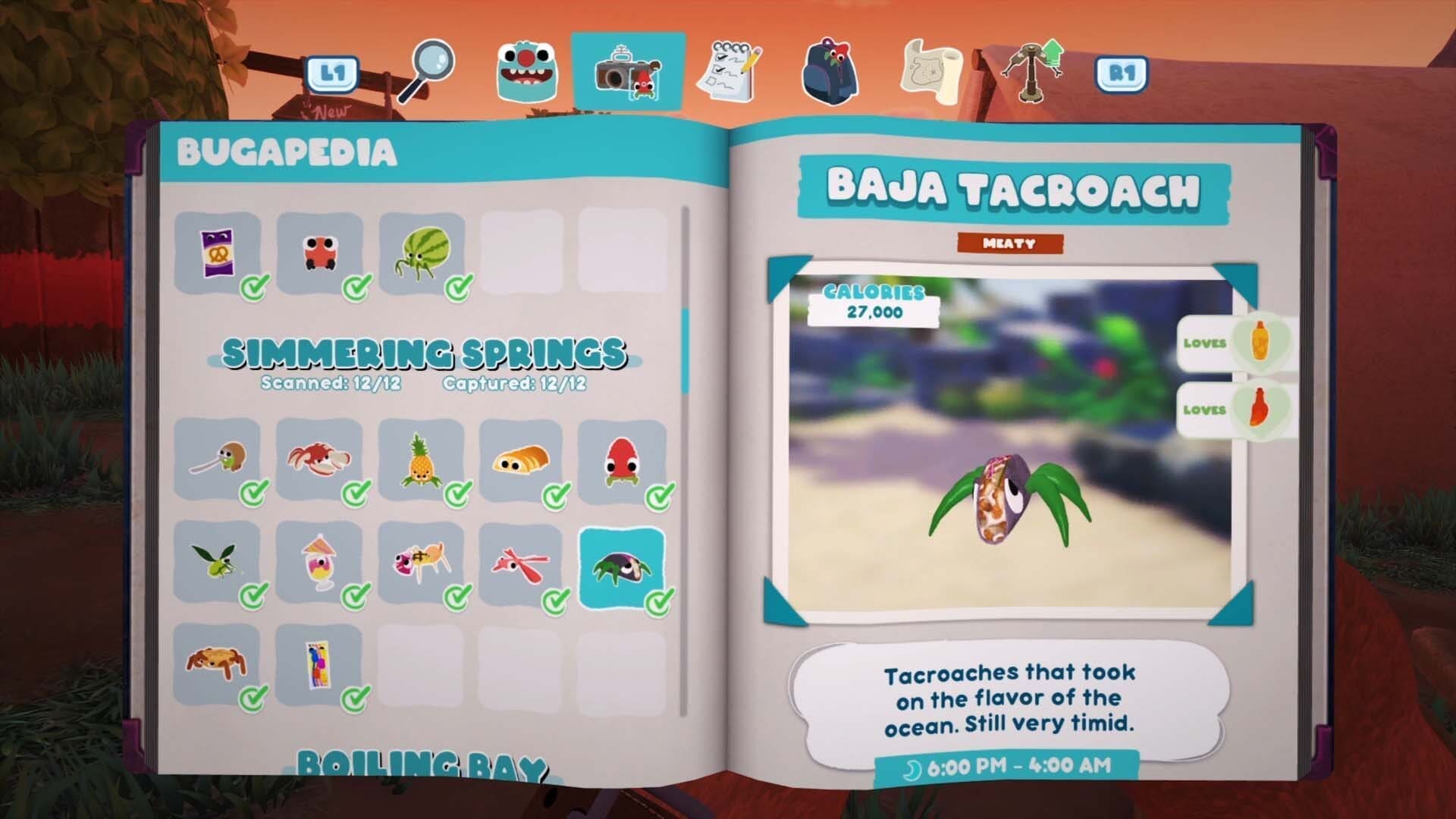Click the checkmark beside the pretzel snak
The height and width of the screenshot is (819, 1456).
point(253,287)
